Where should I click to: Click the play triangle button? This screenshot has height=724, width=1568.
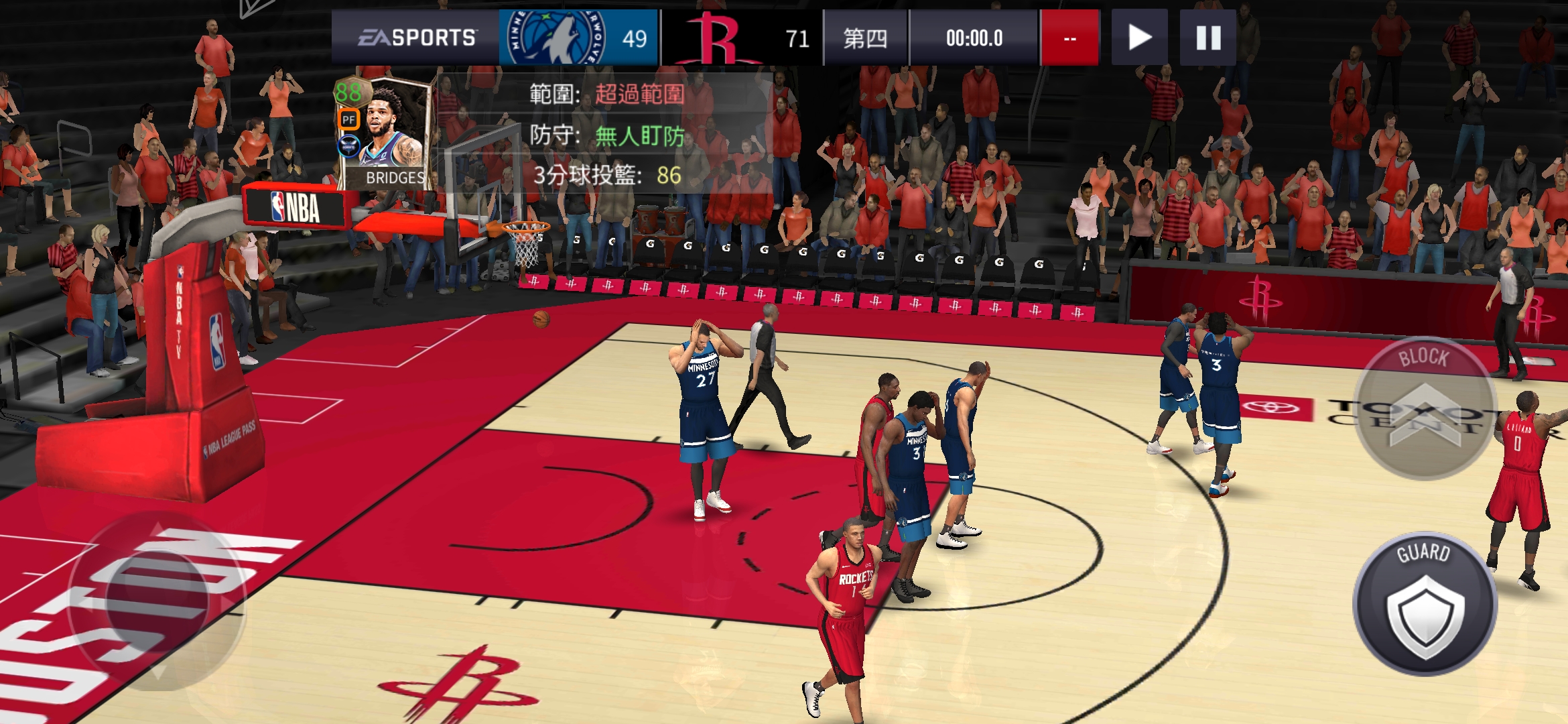pyautogui.click(x=1139, y=38)
